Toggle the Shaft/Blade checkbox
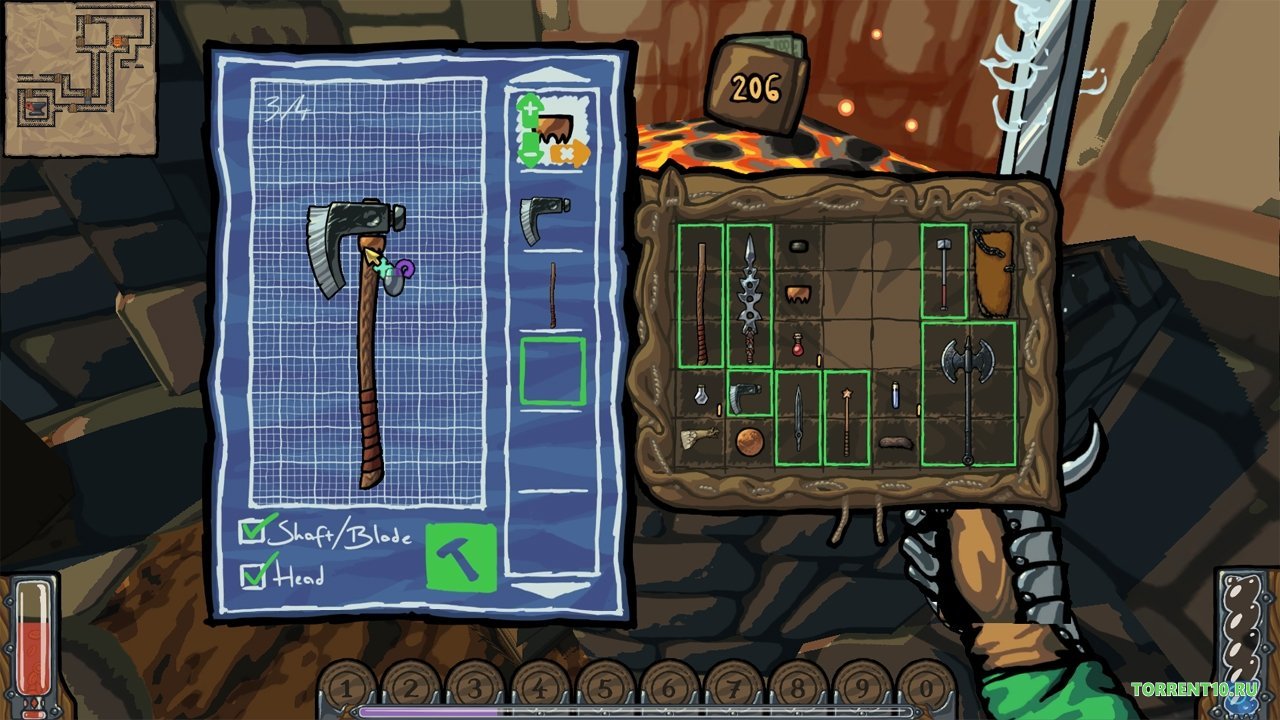The height and width of the screenshot is (720, 1280). pyautogui.click(x=252, y=532)
